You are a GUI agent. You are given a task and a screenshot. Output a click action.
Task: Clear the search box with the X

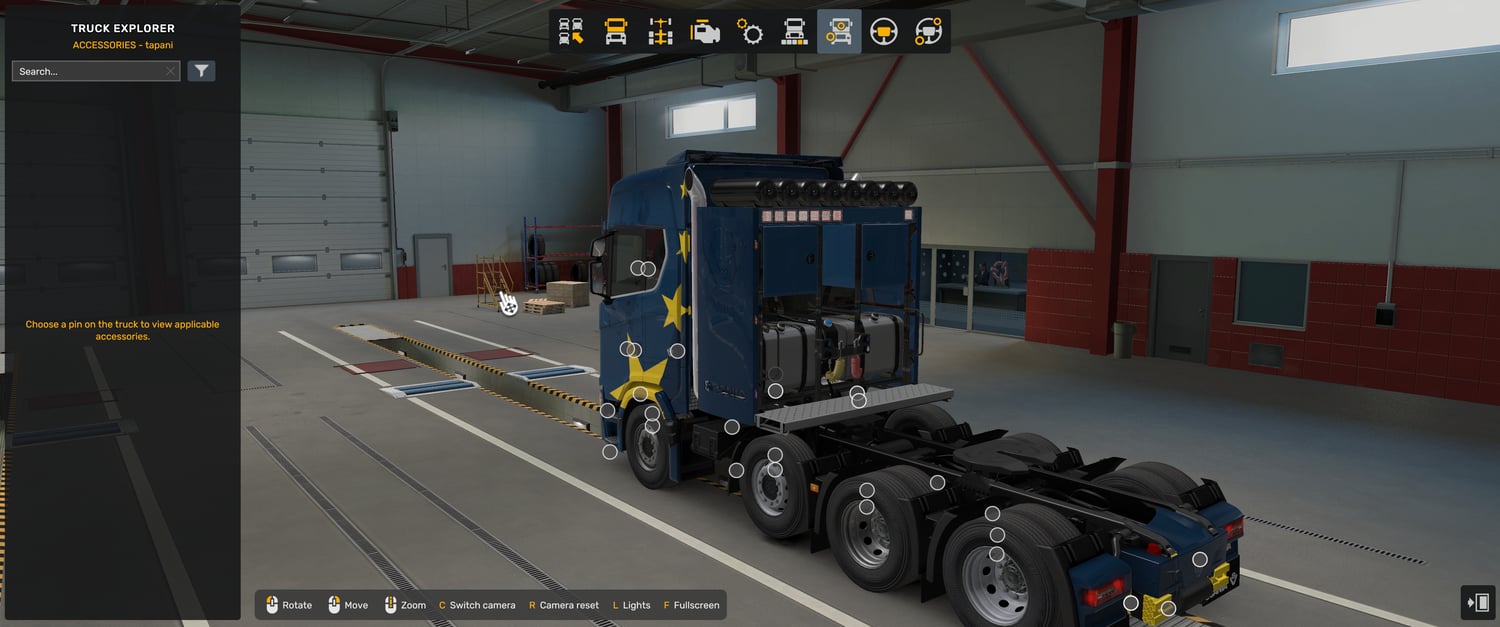(x=171, y=71)
